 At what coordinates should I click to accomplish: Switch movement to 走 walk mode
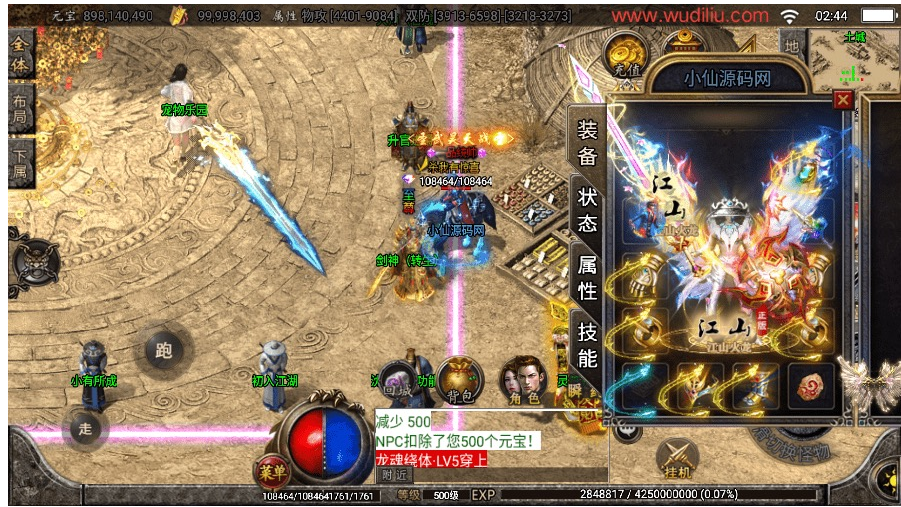point(86,428)
